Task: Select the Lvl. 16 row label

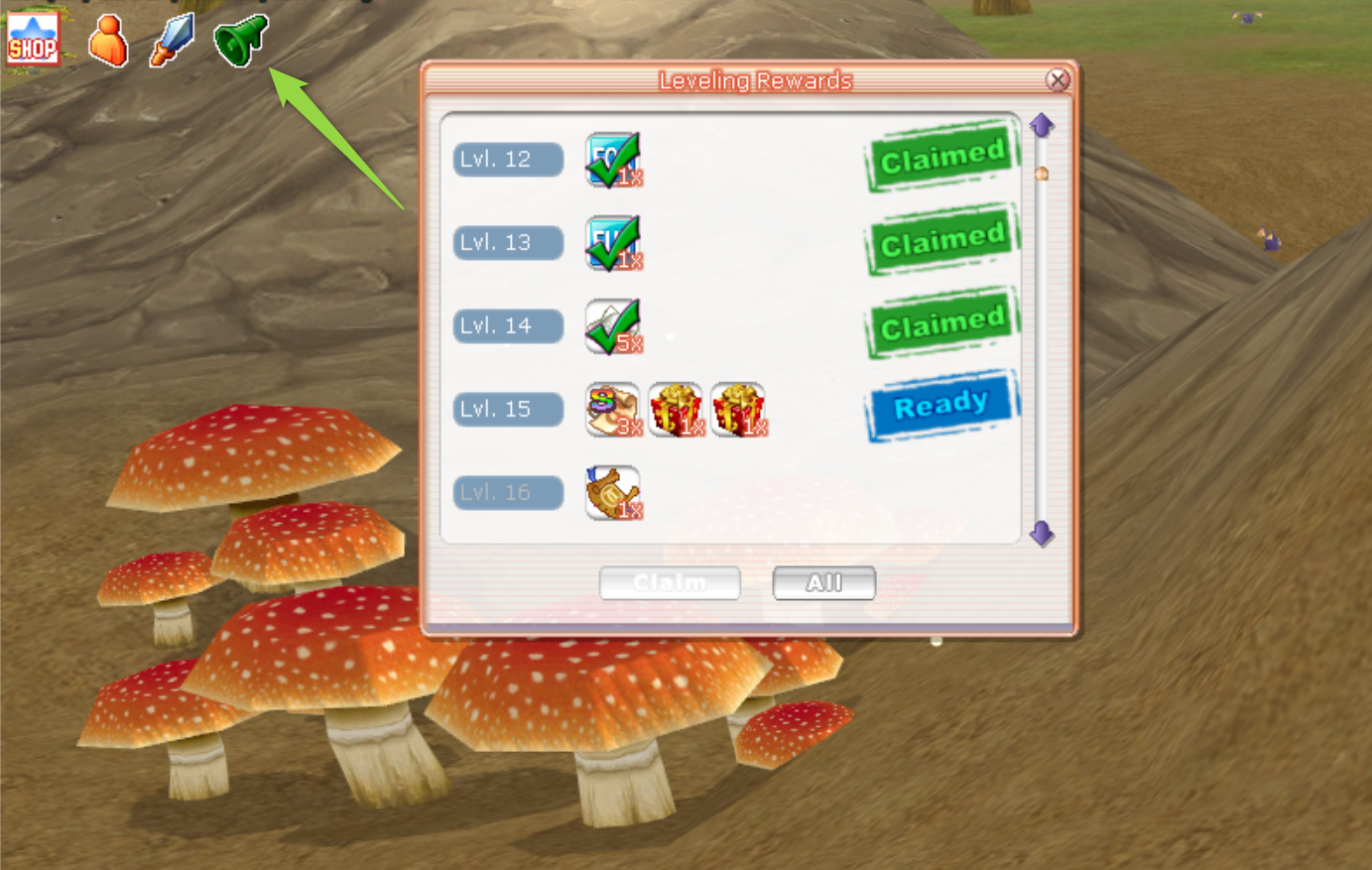Action: 508,492
